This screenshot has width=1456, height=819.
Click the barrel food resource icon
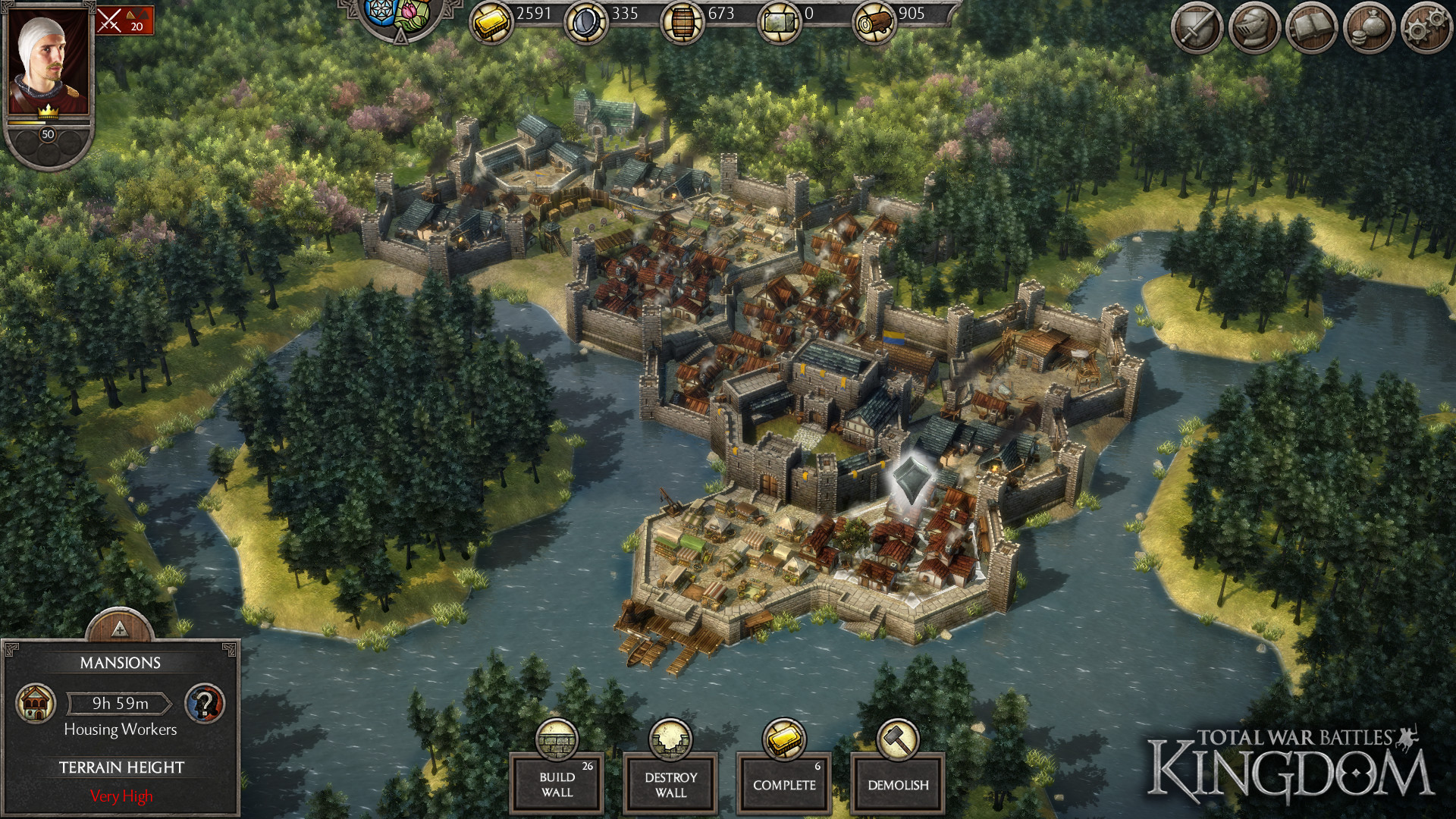coord(682,23)
